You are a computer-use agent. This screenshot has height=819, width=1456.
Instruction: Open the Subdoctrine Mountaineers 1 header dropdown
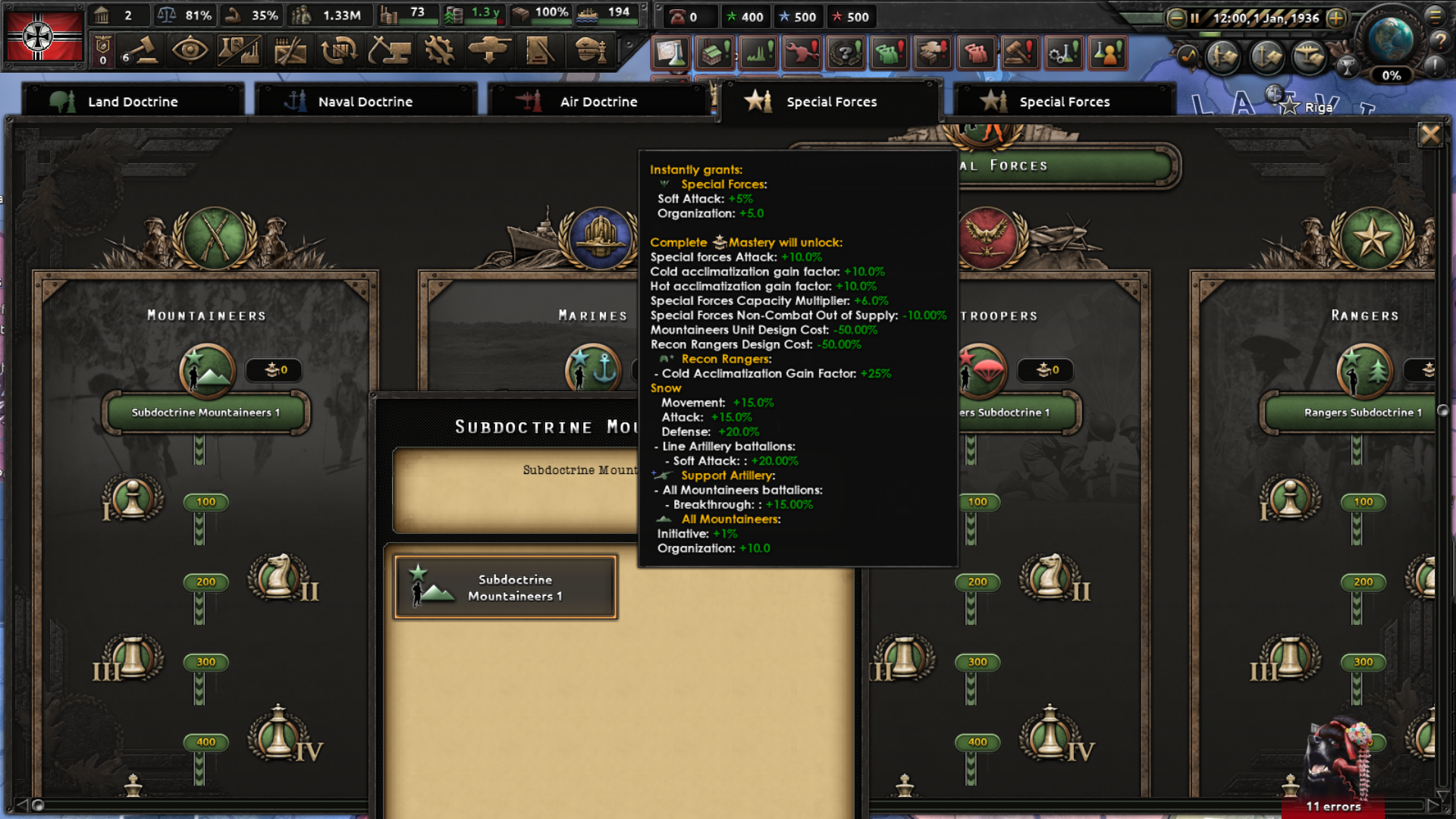205,412
